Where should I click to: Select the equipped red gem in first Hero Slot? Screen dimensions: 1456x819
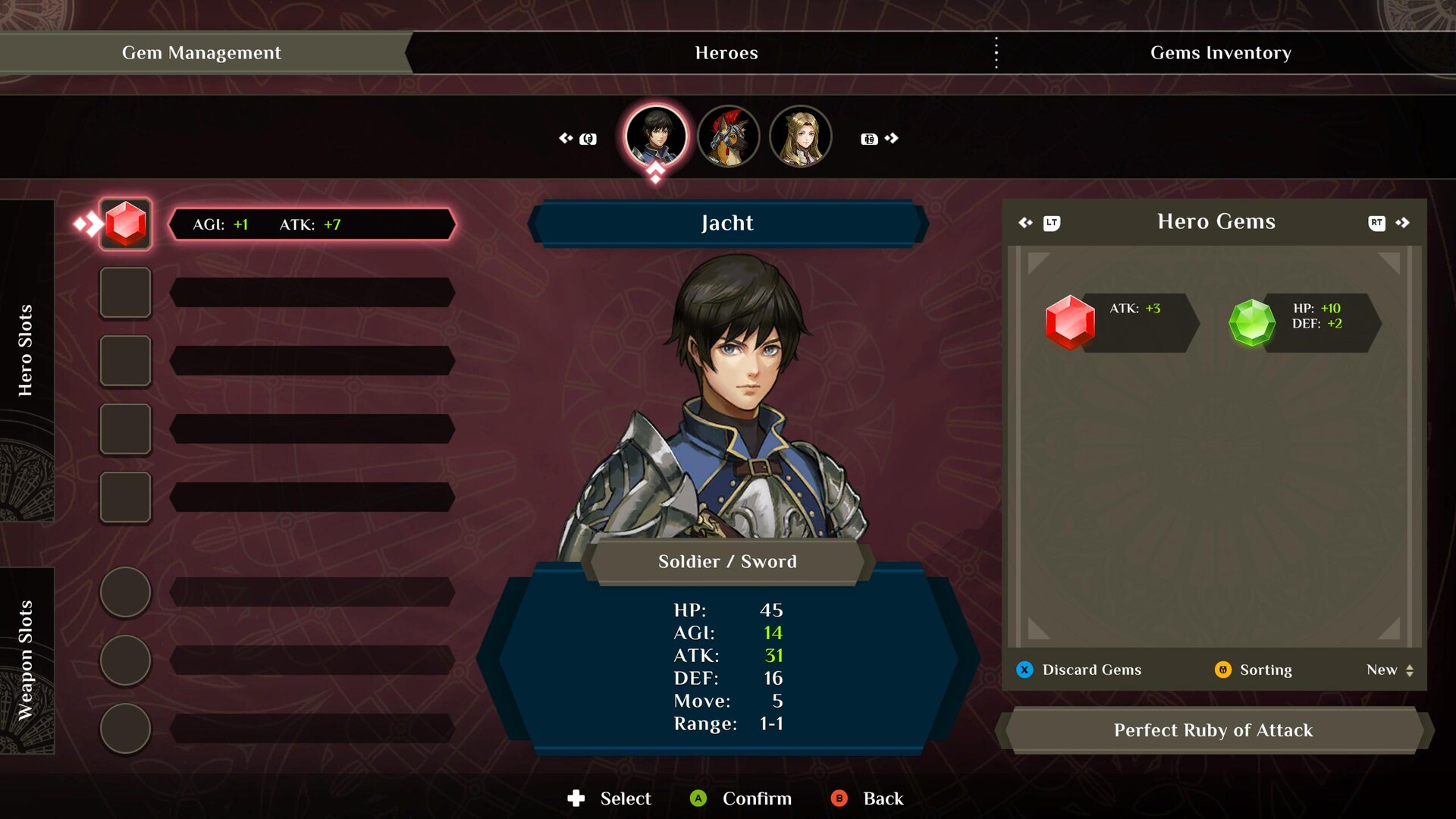click(x=126, y=223)
